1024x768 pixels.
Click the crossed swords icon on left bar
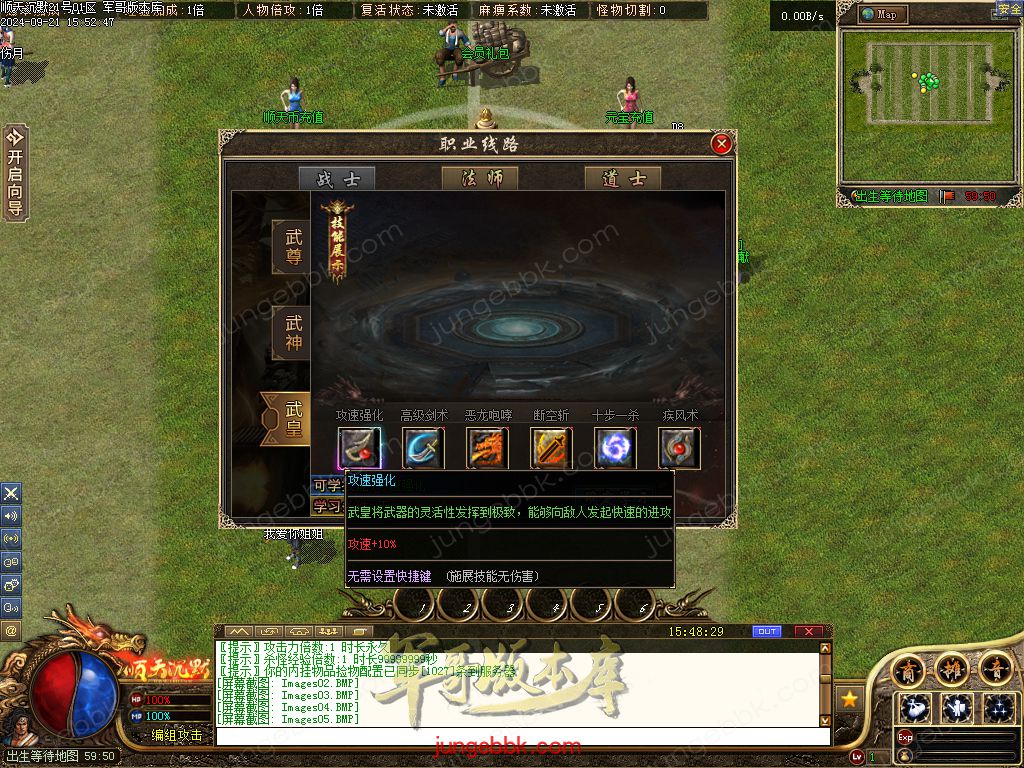pyautogui.click(x=11, y=493)
